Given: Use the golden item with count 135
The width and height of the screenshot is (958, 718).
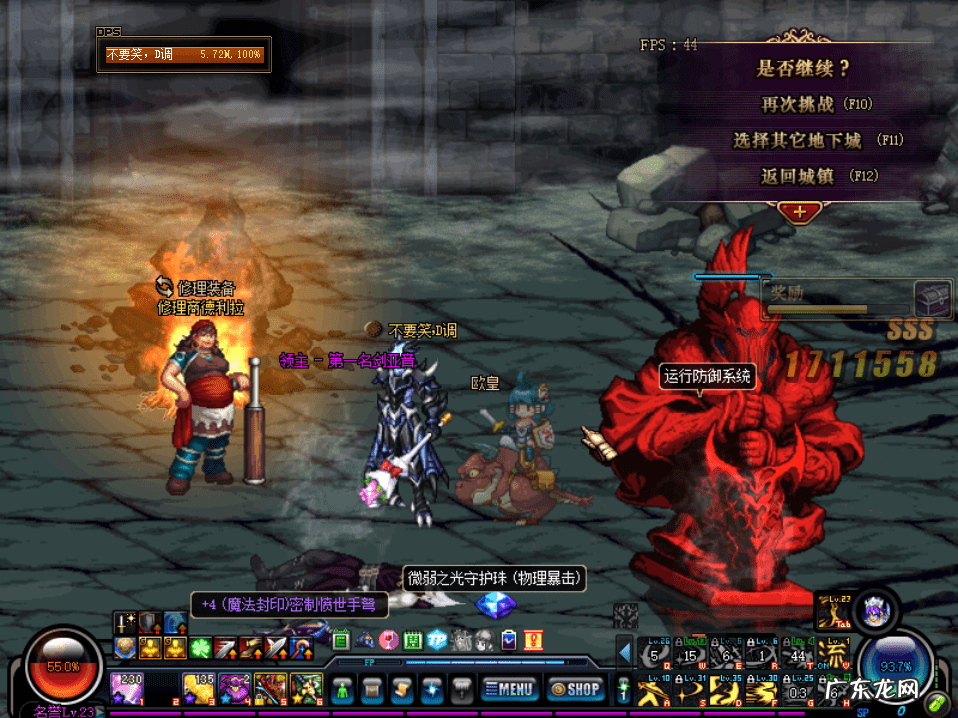Looking at the screenshot, I should point(197,687).
